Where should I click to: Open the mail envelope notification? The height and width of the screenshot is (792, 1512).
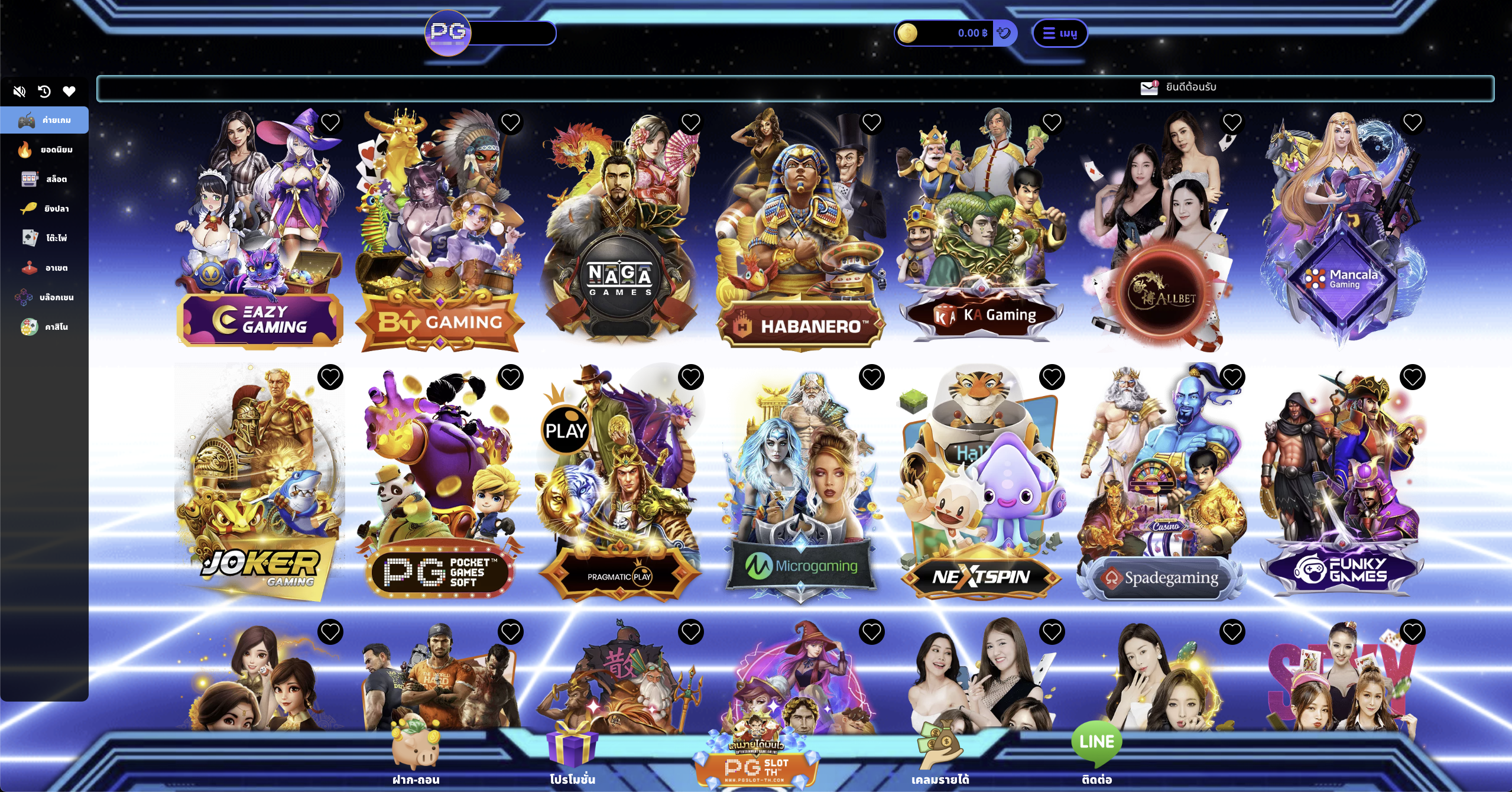click(x=1149, y=87)
